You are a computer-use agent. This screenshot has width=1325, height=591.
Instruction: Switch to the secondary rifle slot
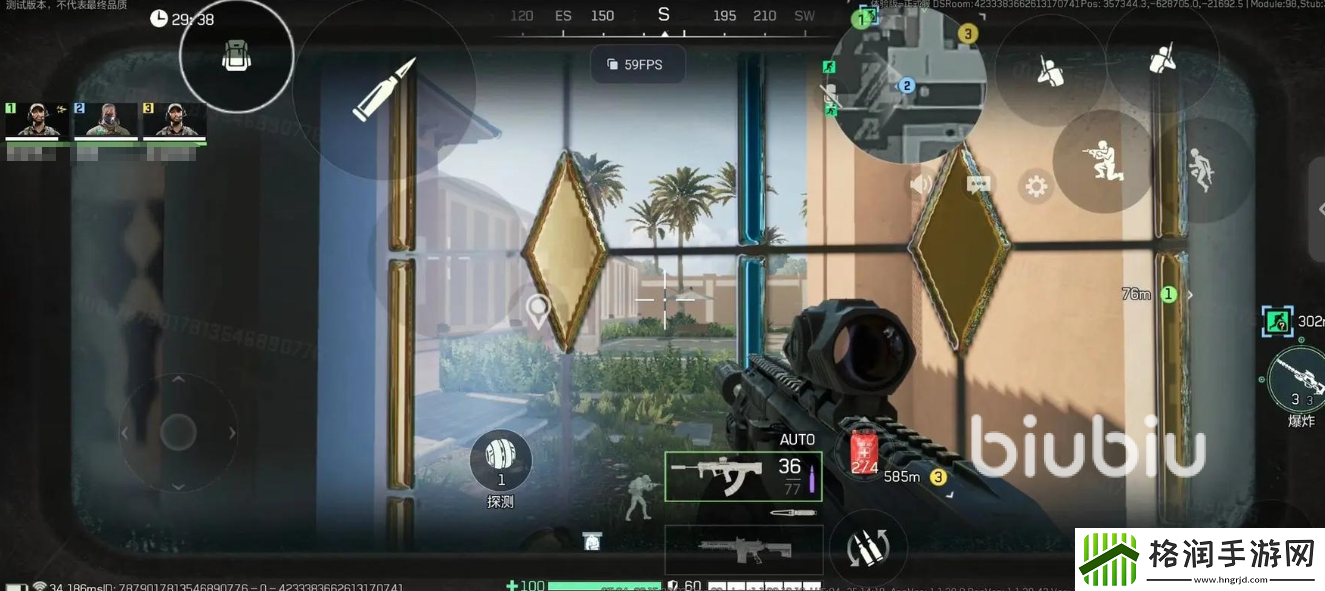click(x=743, y=549)
